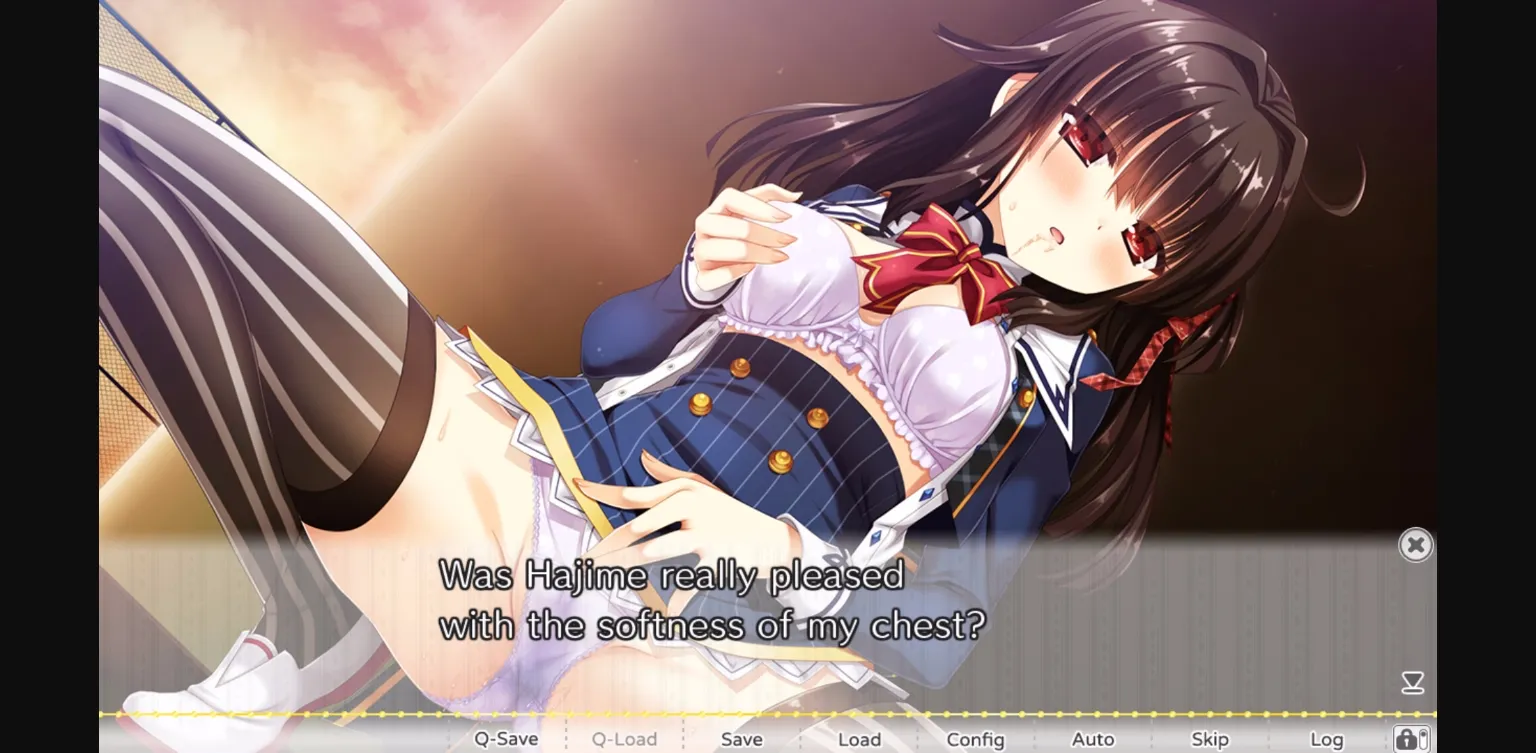Screen dimensions: 1536x753
Task: Click the grayed-out Q-Load option
Action: pyautogui.click(x=625, y=738)
